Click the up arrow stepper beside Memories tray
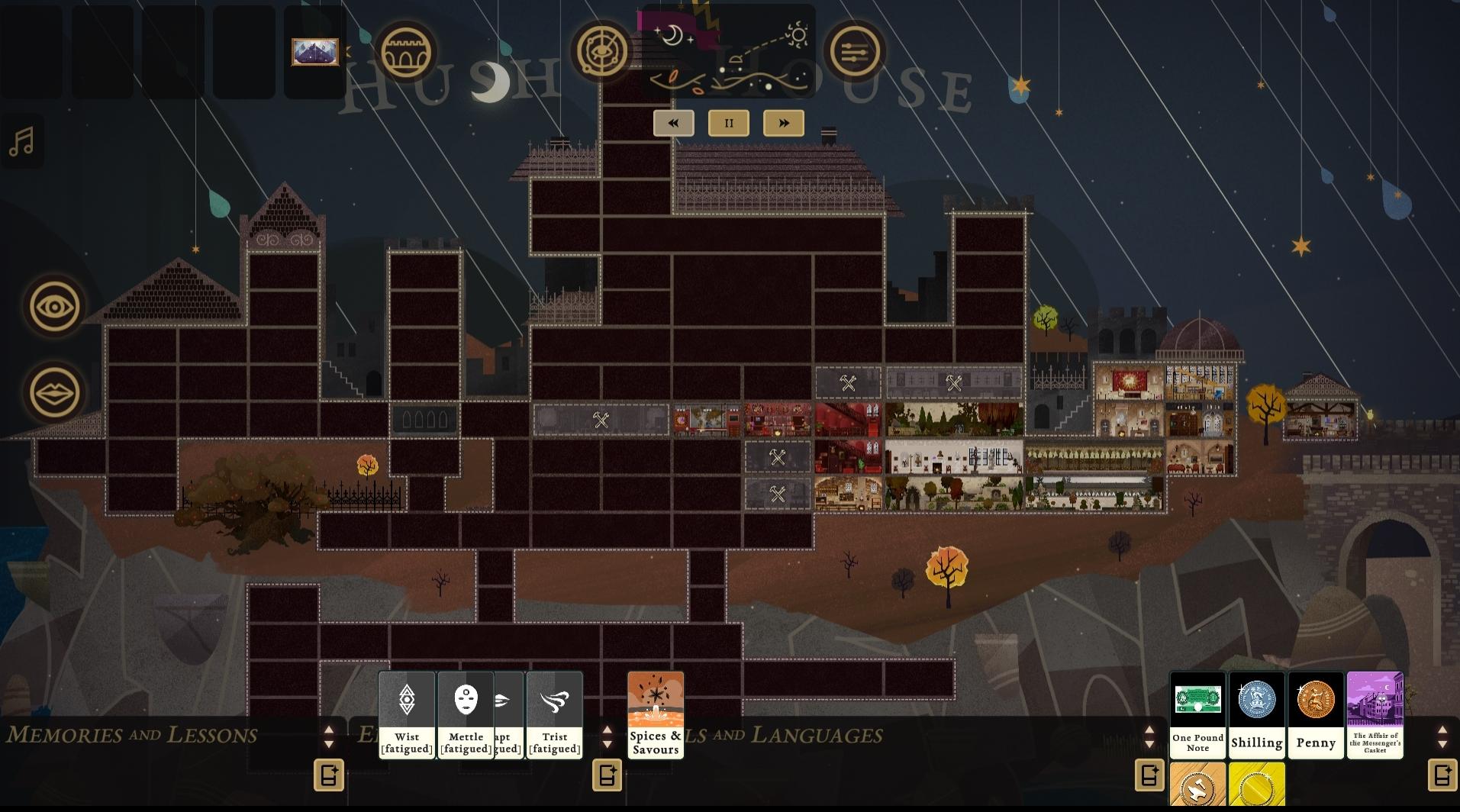The width and height of the screenshot is (1460, 812). click(x=330, y=731)
